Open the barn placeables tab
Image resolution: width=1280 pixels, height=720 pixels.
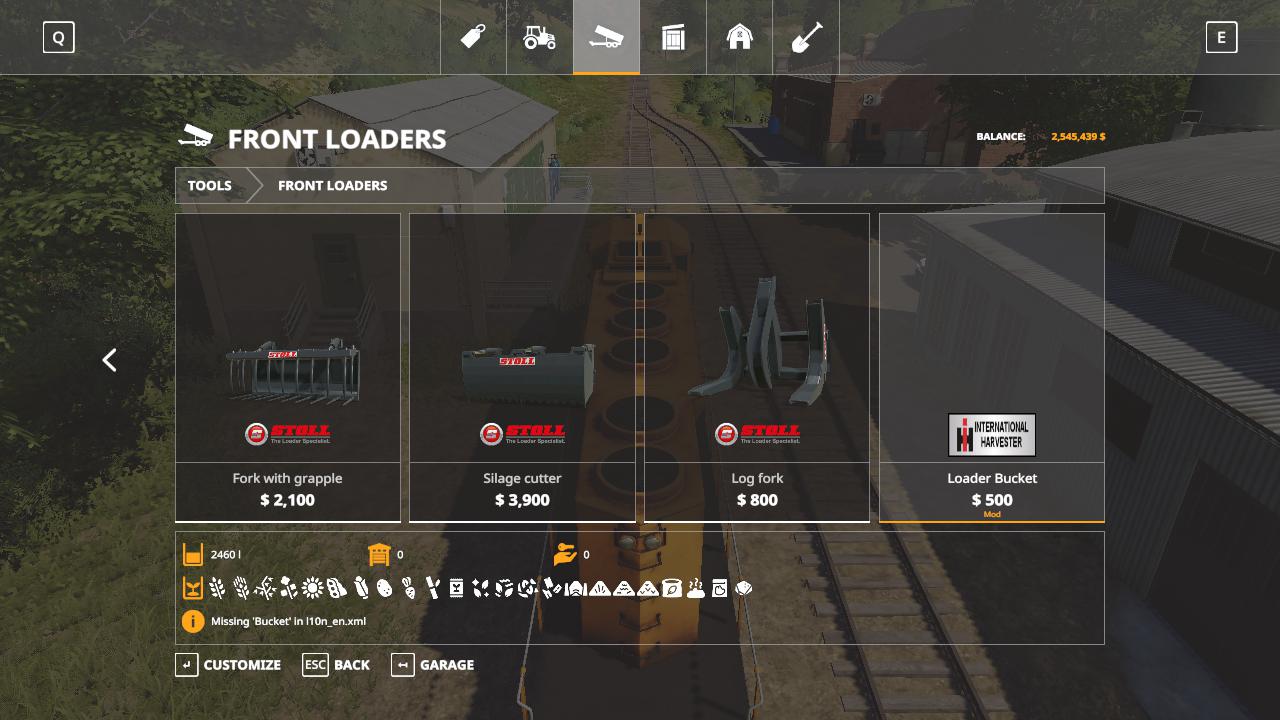click(x=740, y=37)
